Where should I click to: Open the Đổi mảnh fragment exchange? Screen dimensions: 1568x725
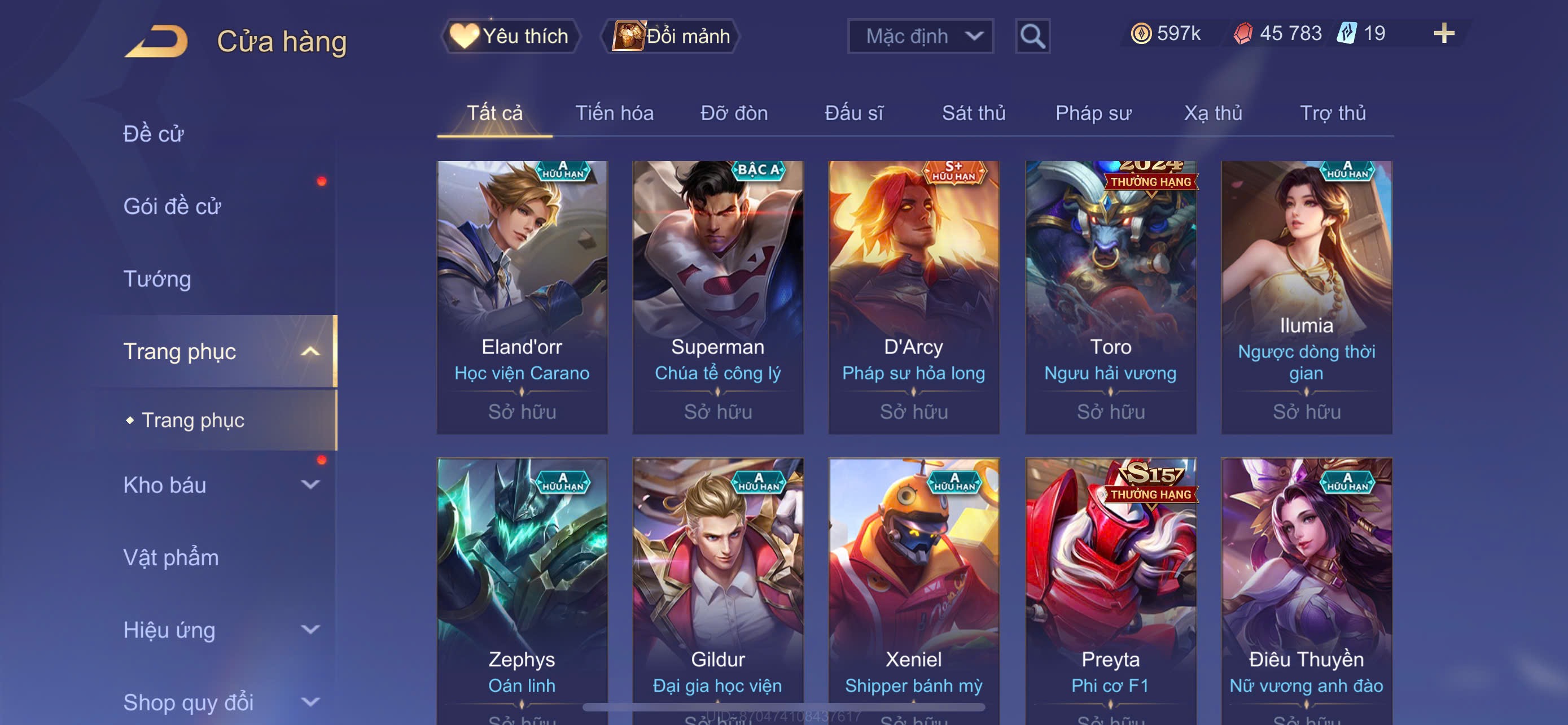point(671,37)
